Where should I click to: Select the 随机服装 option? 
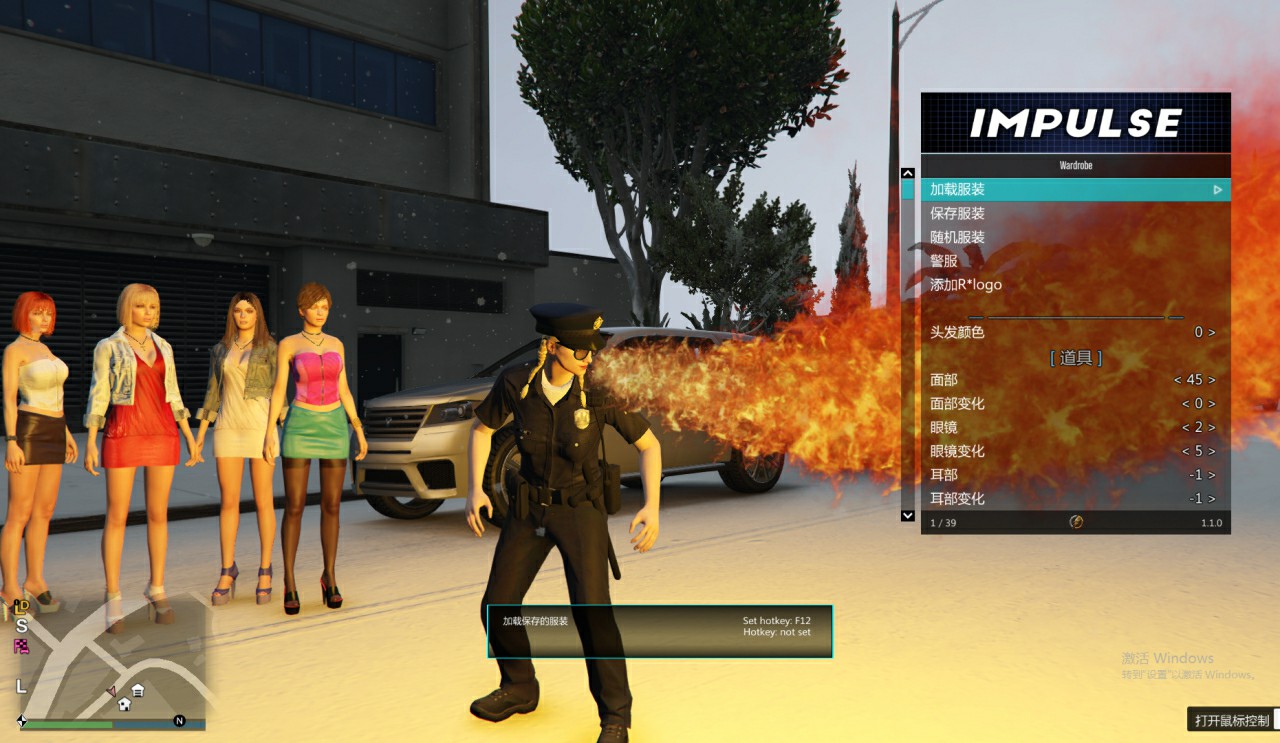coord(1075,237)
